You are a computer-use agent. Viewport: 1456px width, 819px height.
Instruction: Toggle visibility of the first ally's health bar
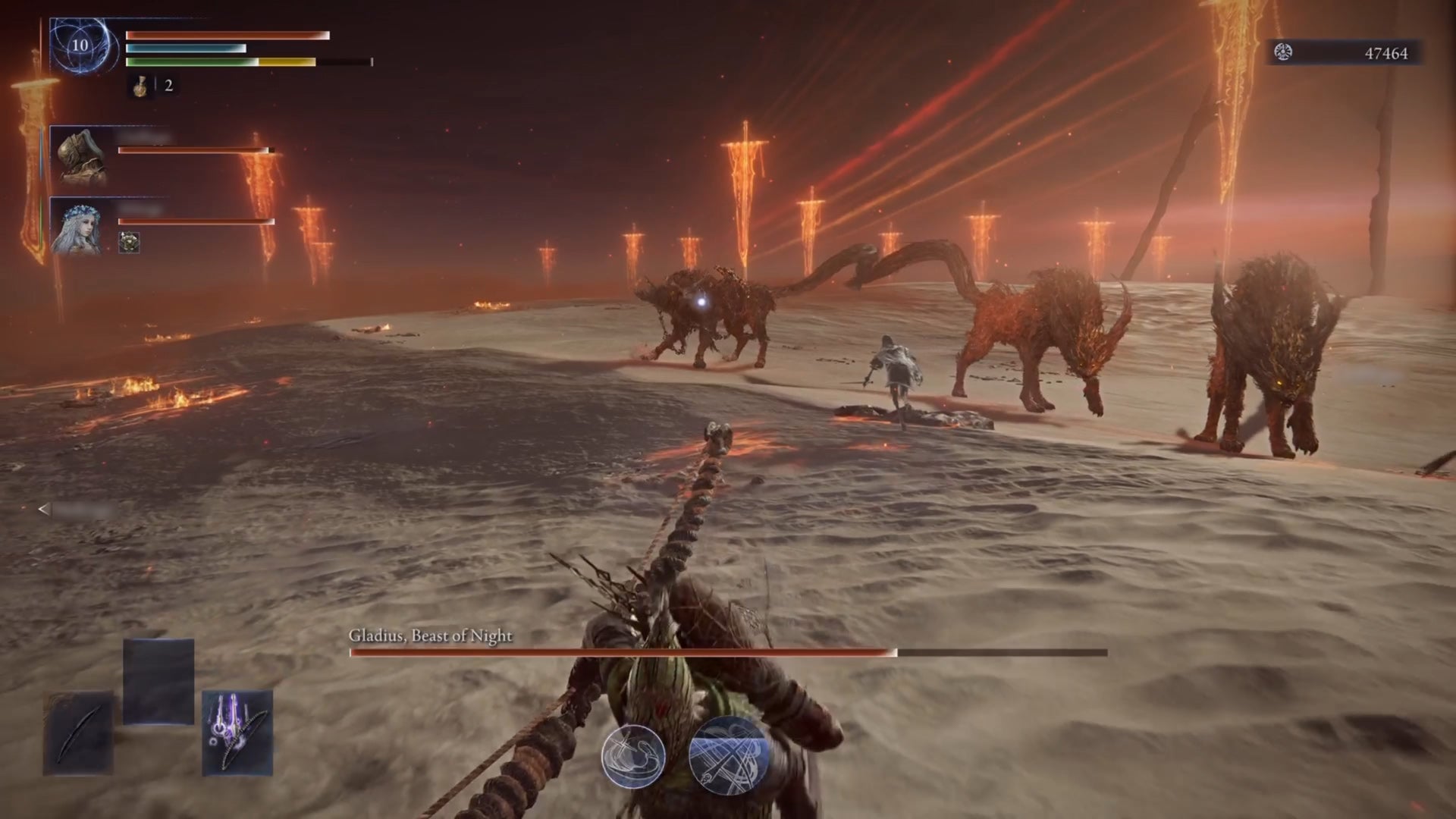point(193,149)
